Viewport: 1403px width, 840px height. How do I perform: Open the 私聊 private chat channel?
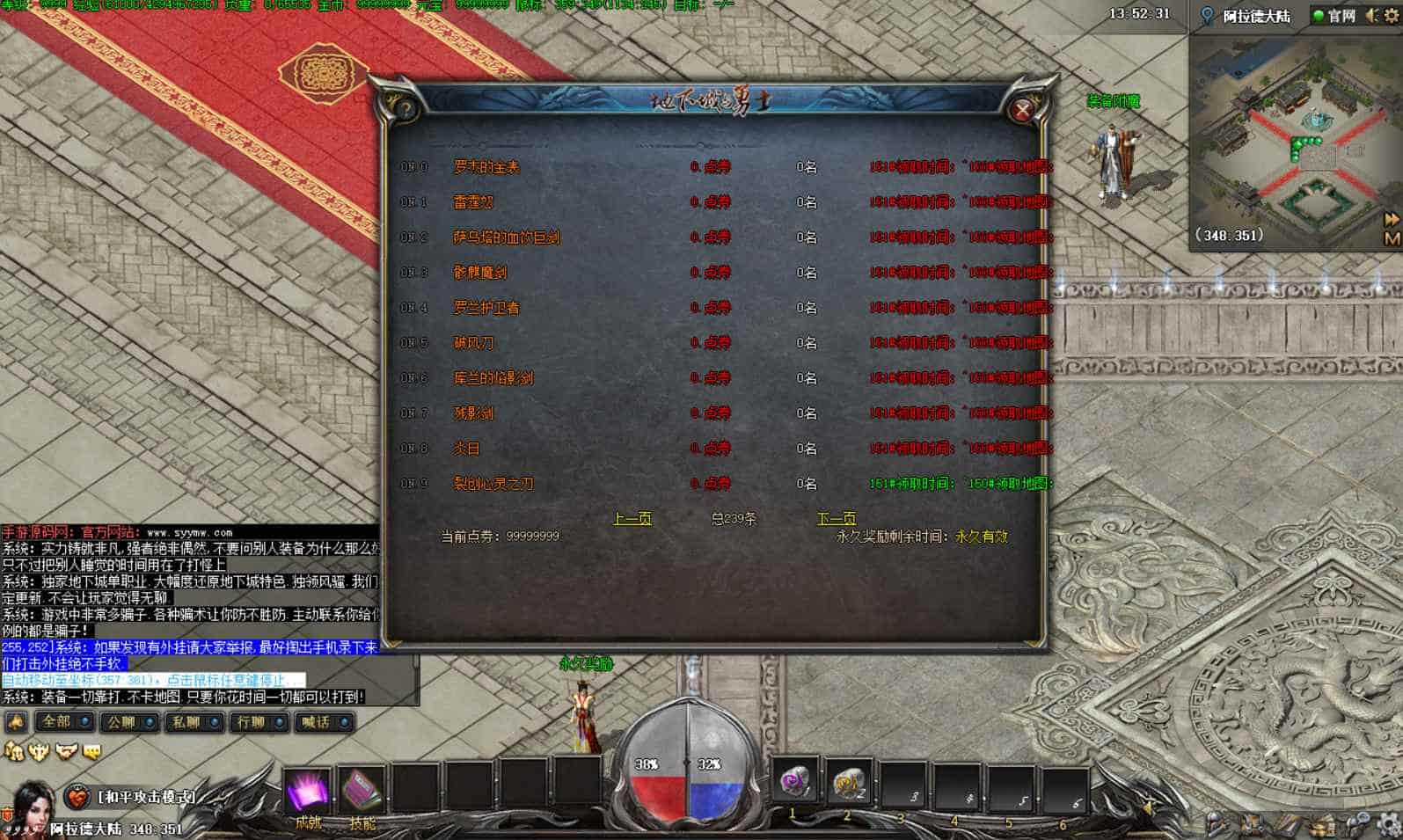[x=193, y=722]
